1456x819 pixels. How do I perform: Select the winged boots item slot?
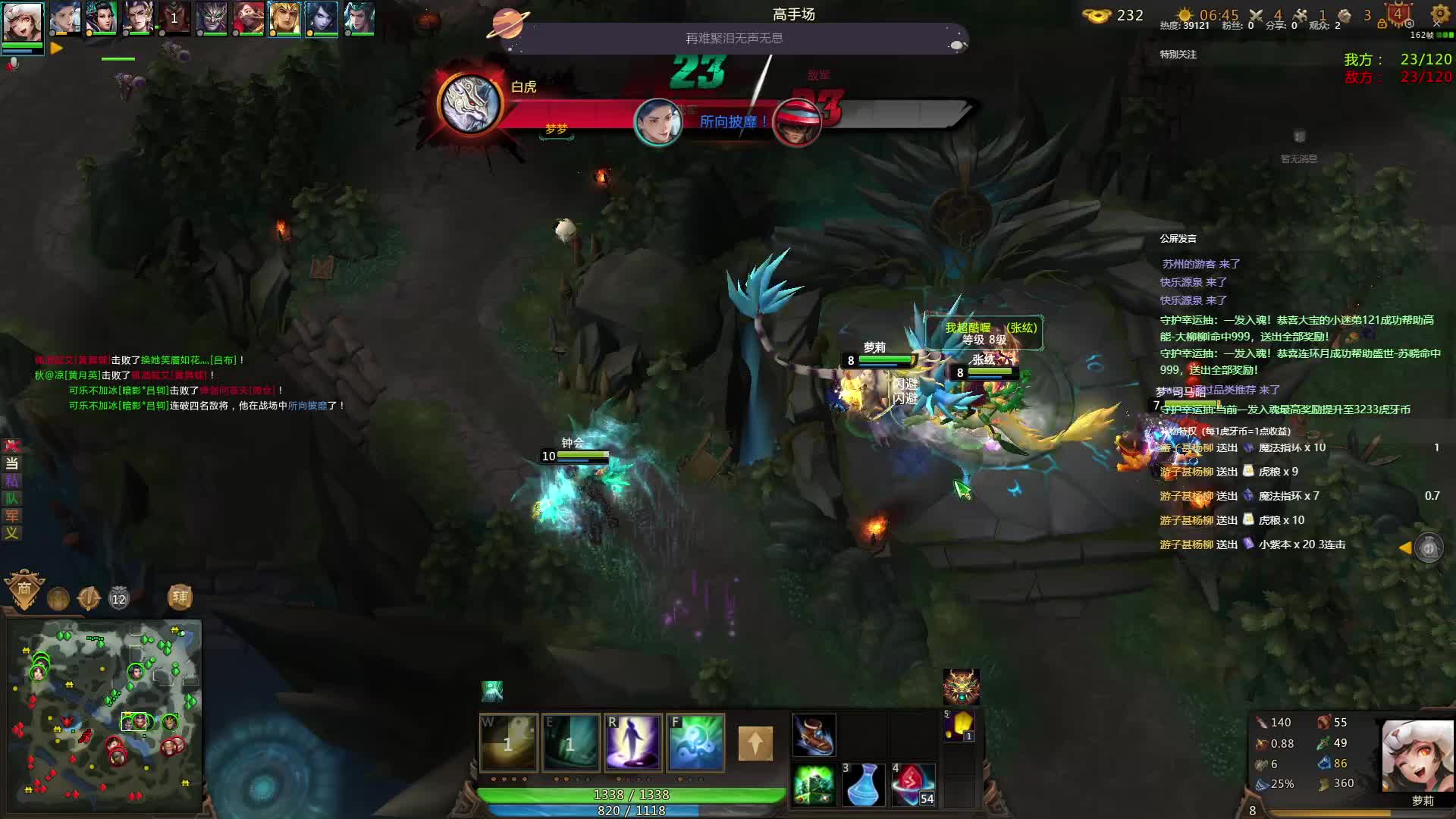point(814,735)
